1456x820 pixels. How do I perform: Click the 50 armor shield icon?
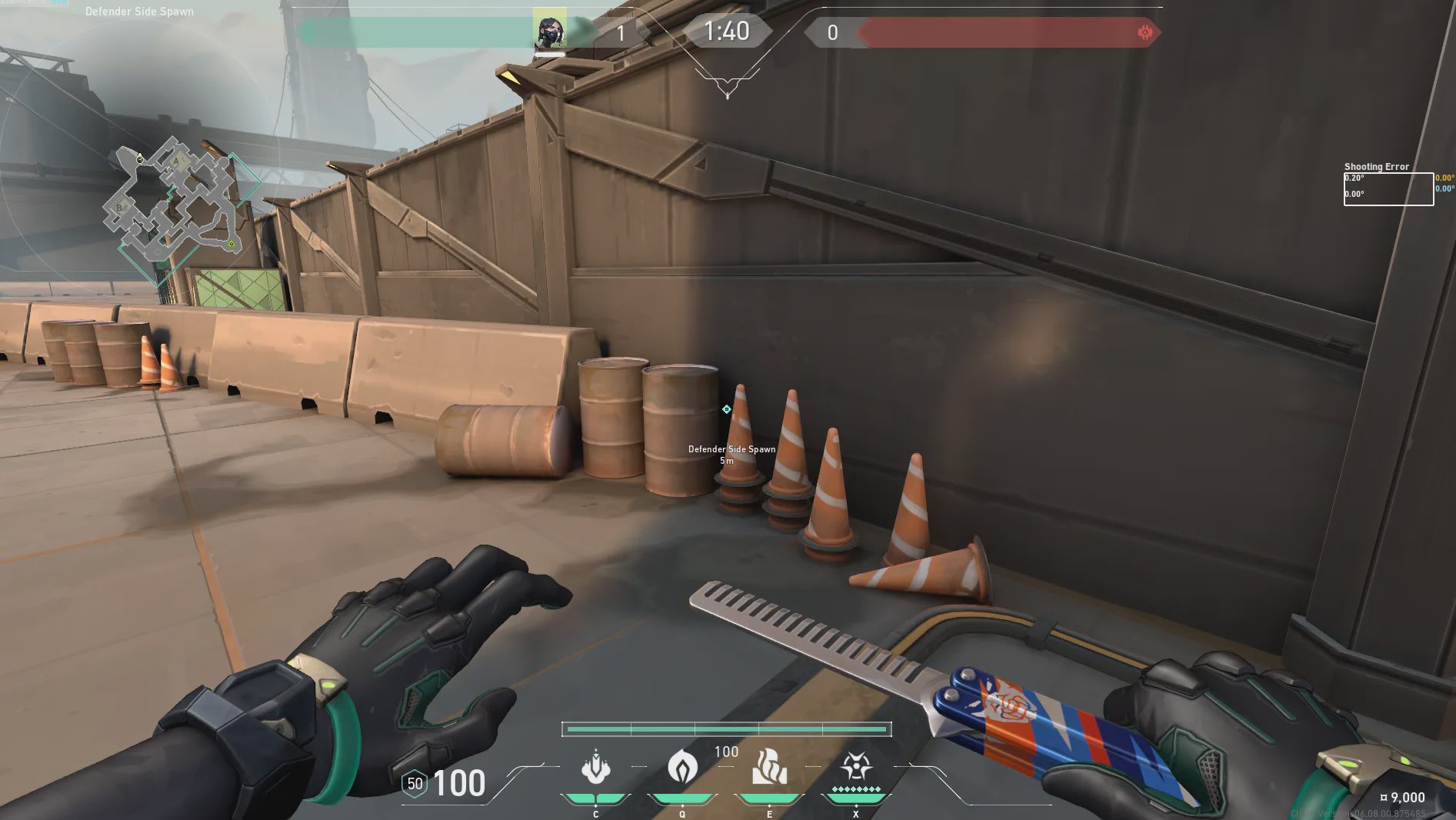(415, 783)
